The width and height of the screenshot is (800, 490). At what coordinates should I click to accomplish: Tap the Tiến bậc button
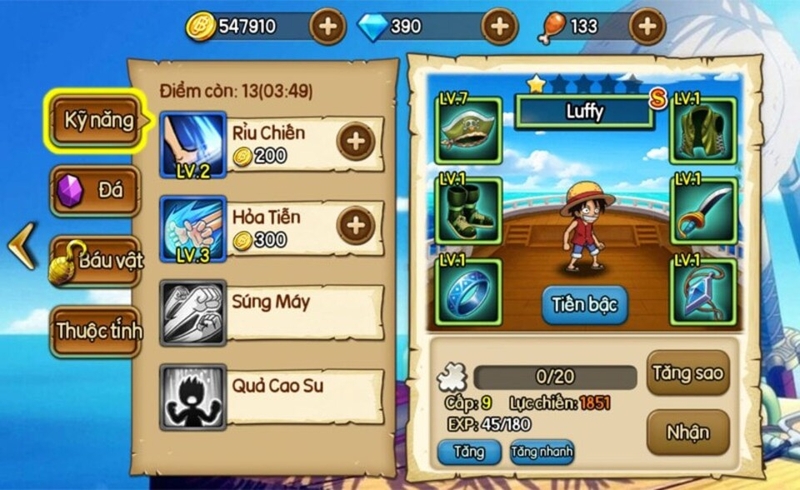click(585, 304)
